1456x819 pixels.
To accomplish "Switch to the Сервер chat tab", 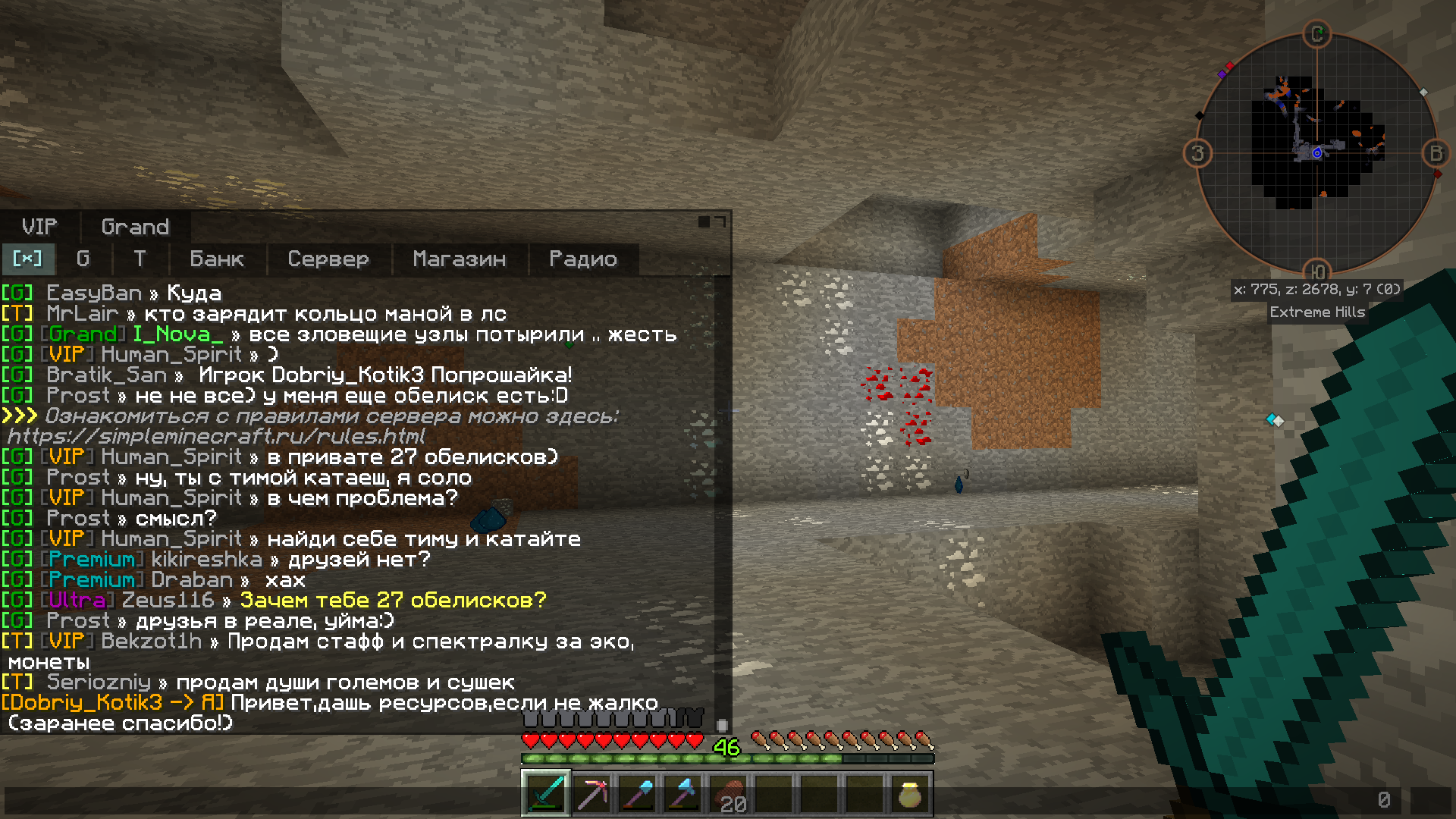I will coord(328,259).
